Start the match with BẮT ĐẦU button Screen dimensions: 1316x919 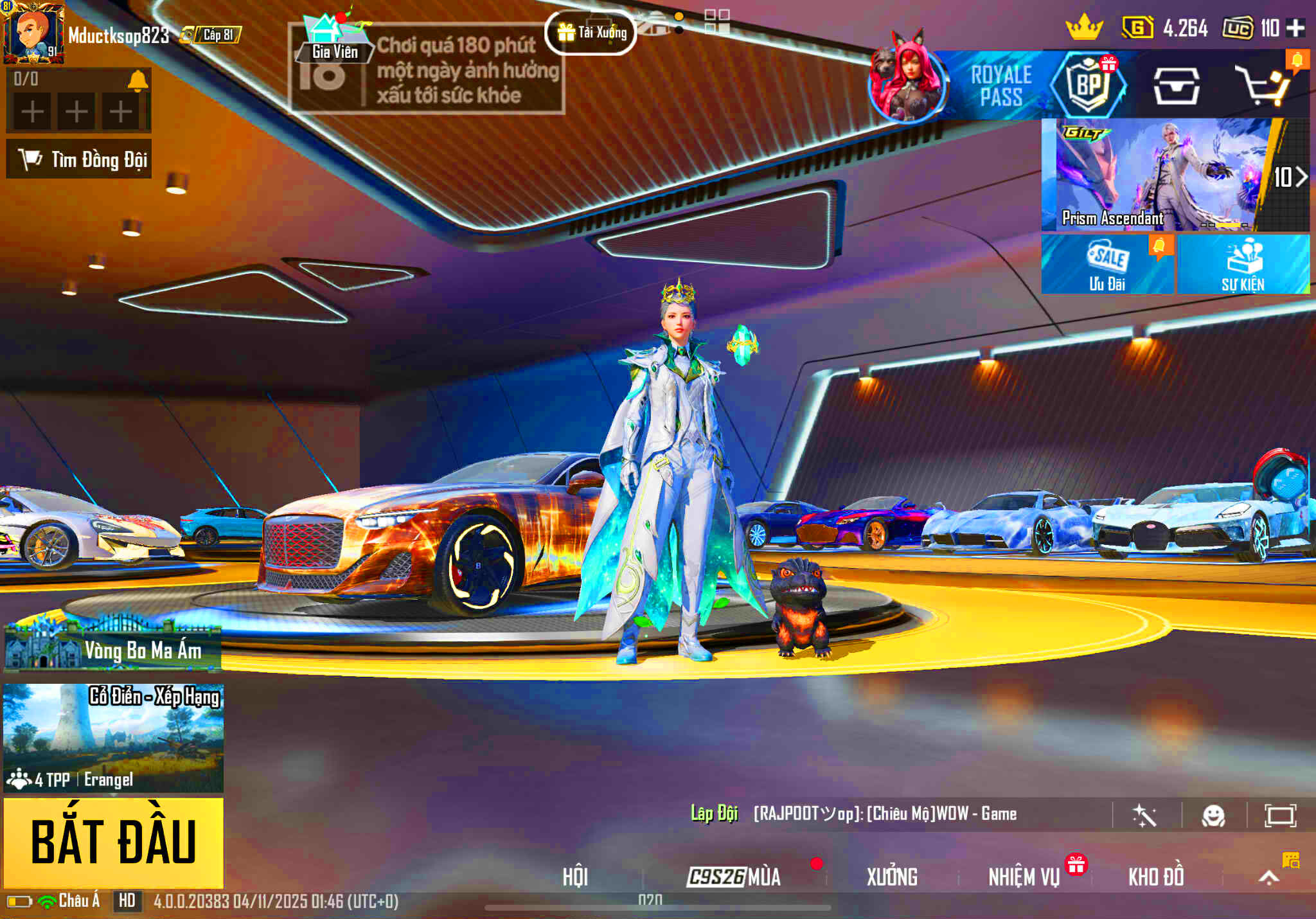(x=114, y=842)
